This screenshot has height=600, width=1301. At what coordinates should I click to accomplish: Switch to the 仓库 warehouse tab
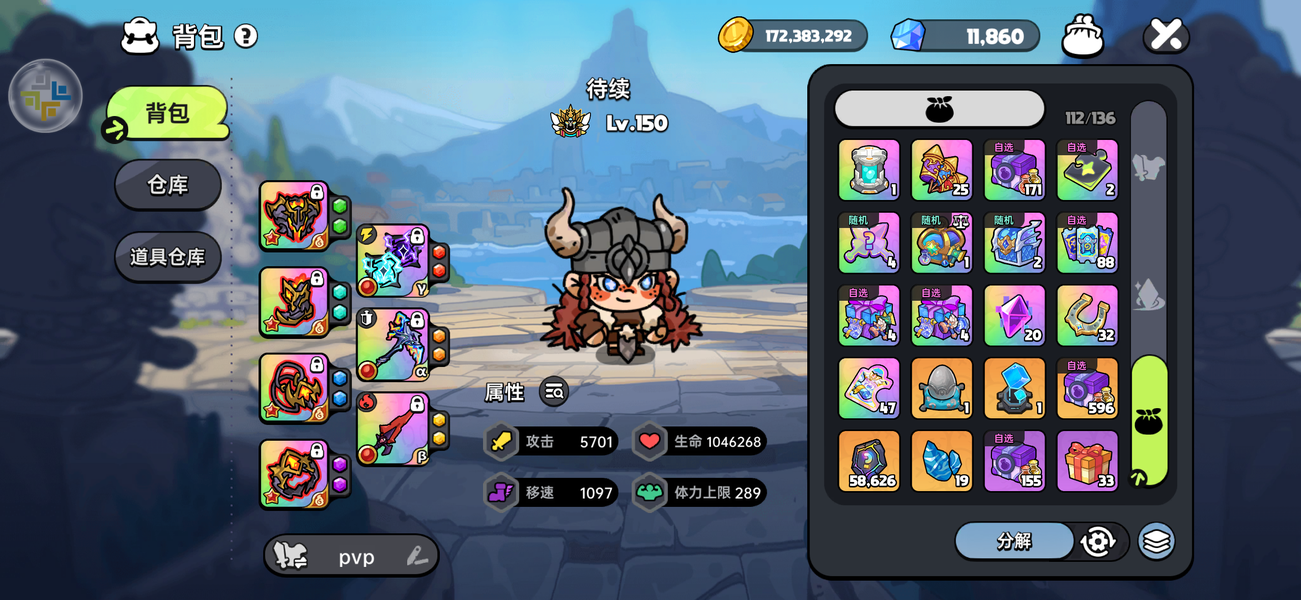pos(168,185)
